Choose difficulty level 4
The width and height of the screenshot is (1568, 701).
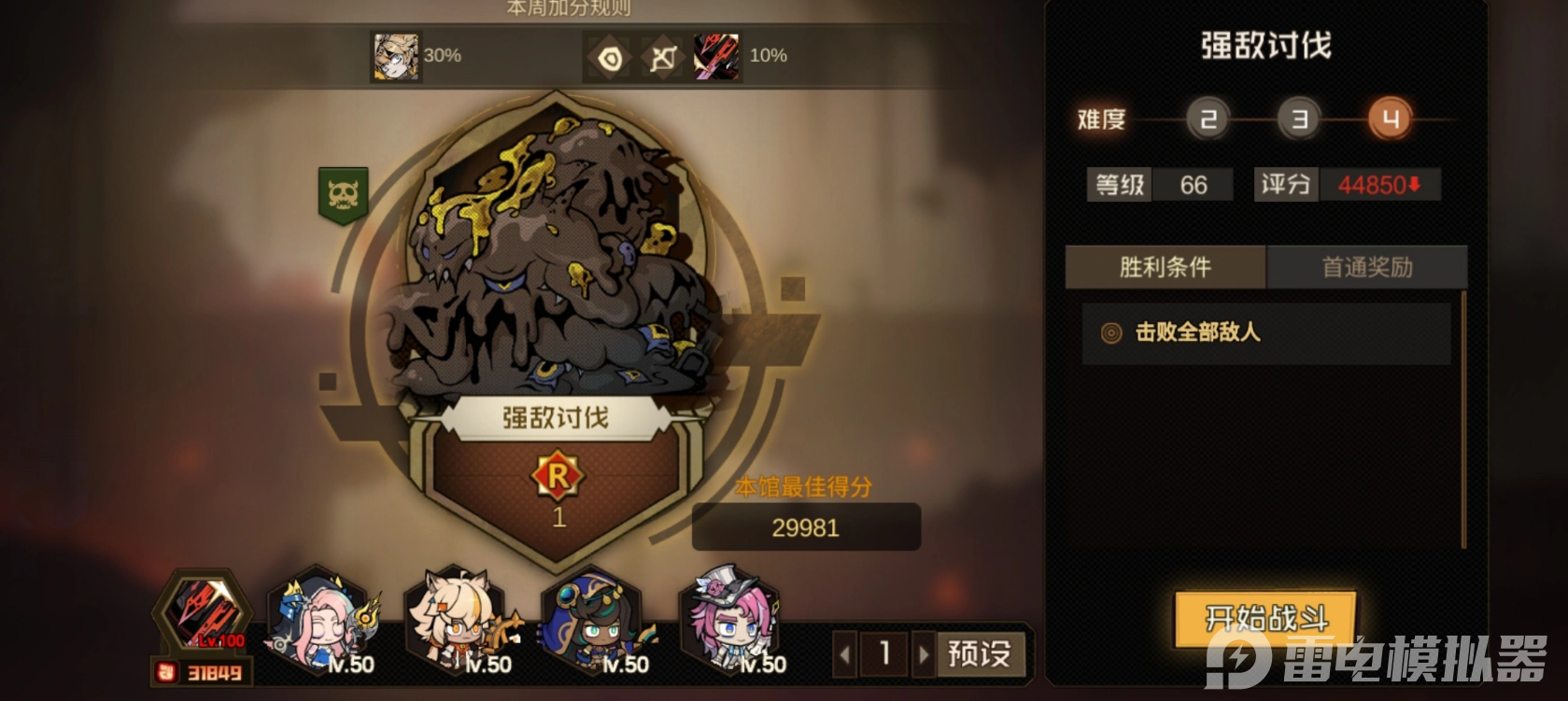[x=1390, y=119]
